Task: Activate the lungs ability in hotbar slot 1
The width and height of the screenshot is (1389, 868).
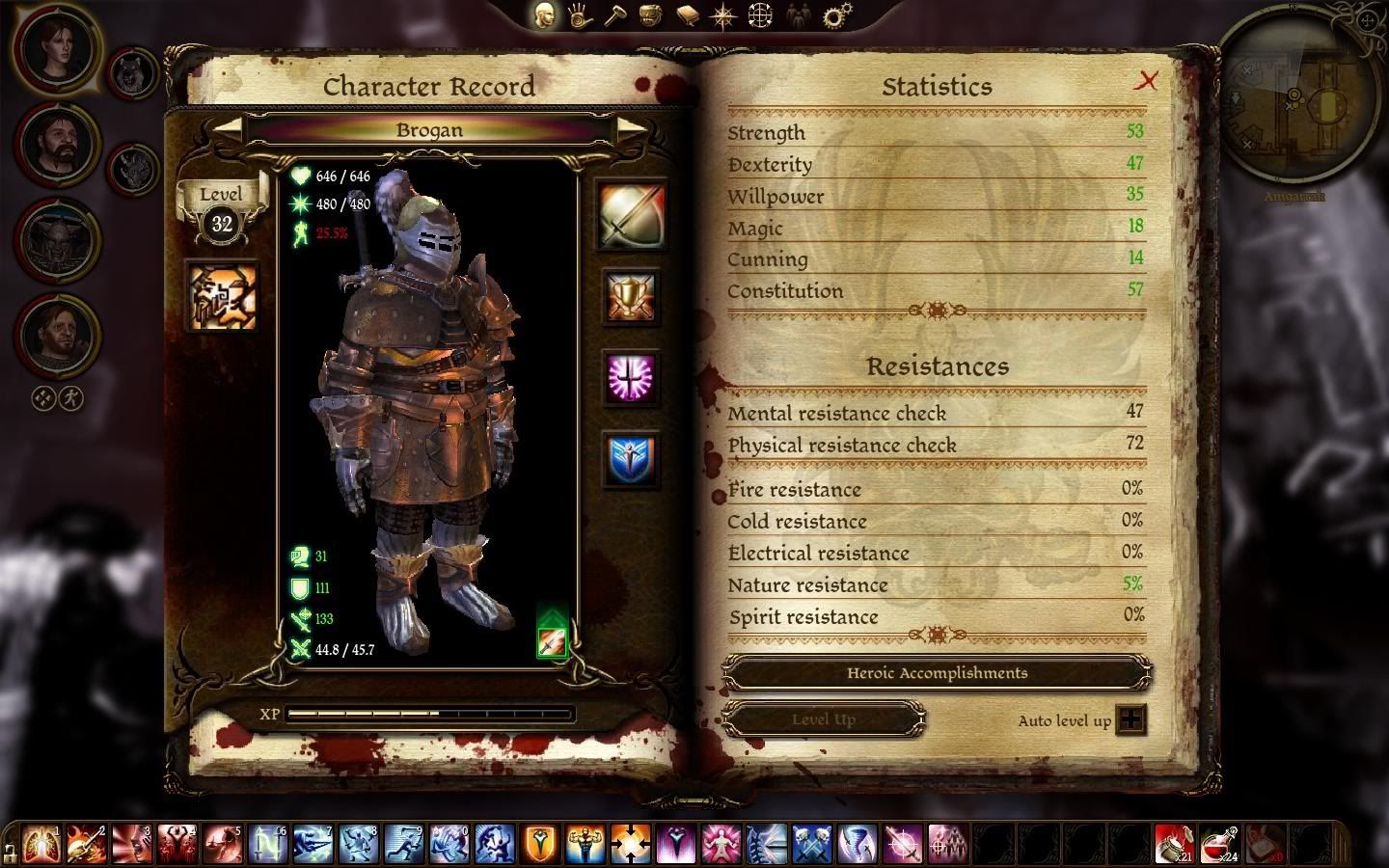Action: tap(41, 844)
